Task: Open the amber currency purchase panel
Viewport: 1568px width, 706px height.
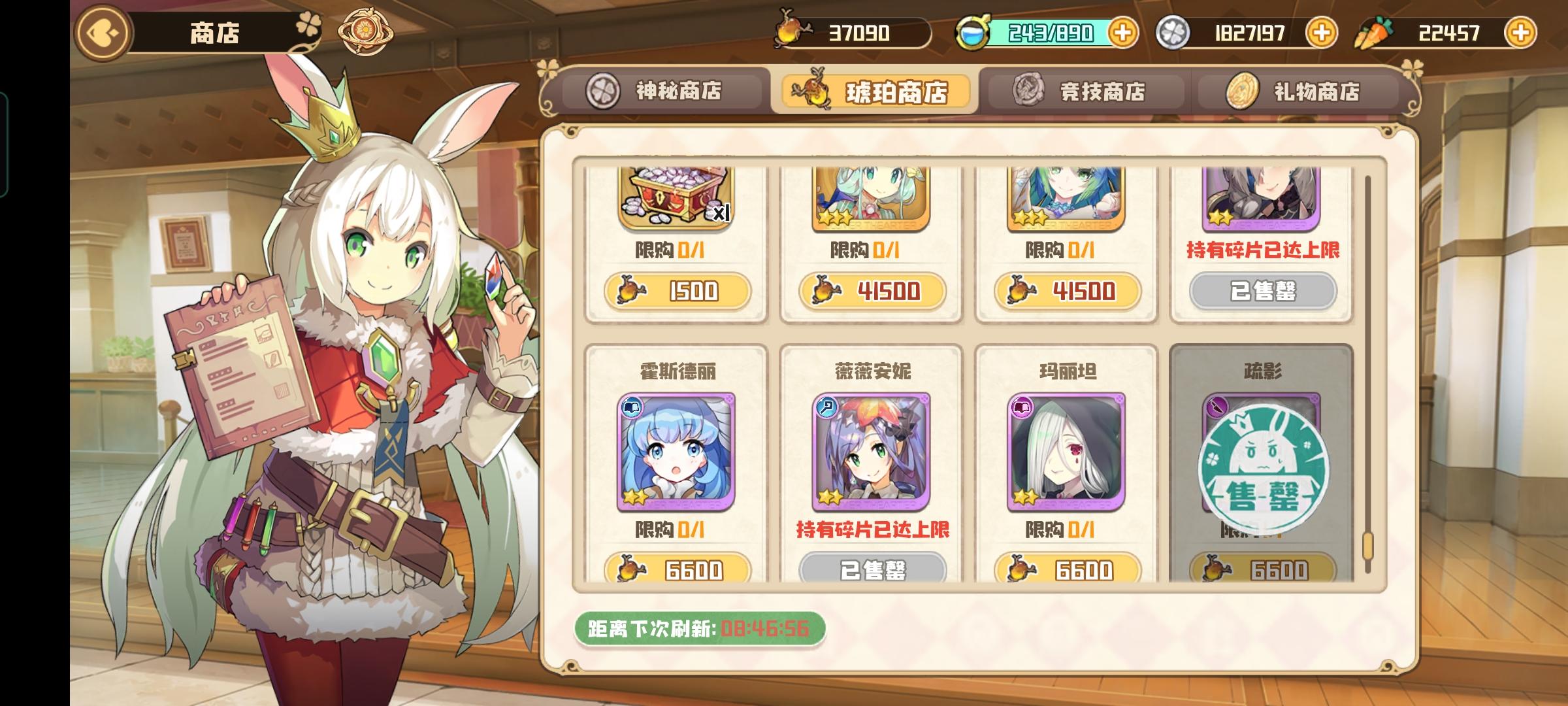Action: [x=849, y=31]
